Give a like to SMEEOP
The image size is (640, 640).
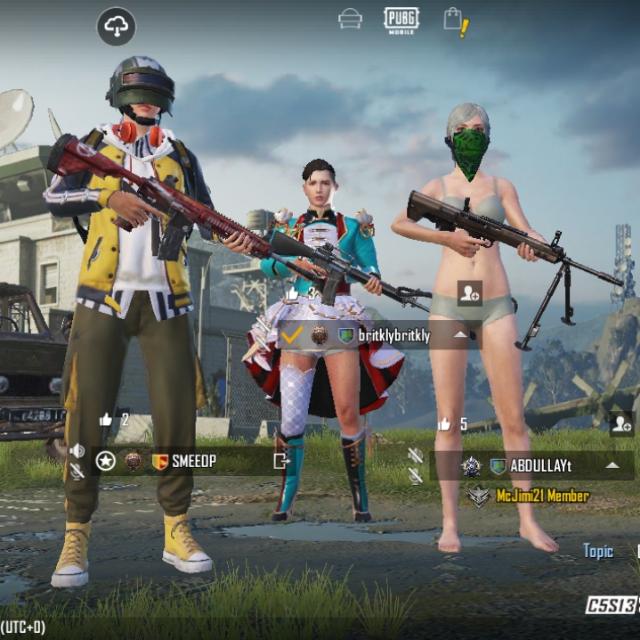tap(107, 420)
